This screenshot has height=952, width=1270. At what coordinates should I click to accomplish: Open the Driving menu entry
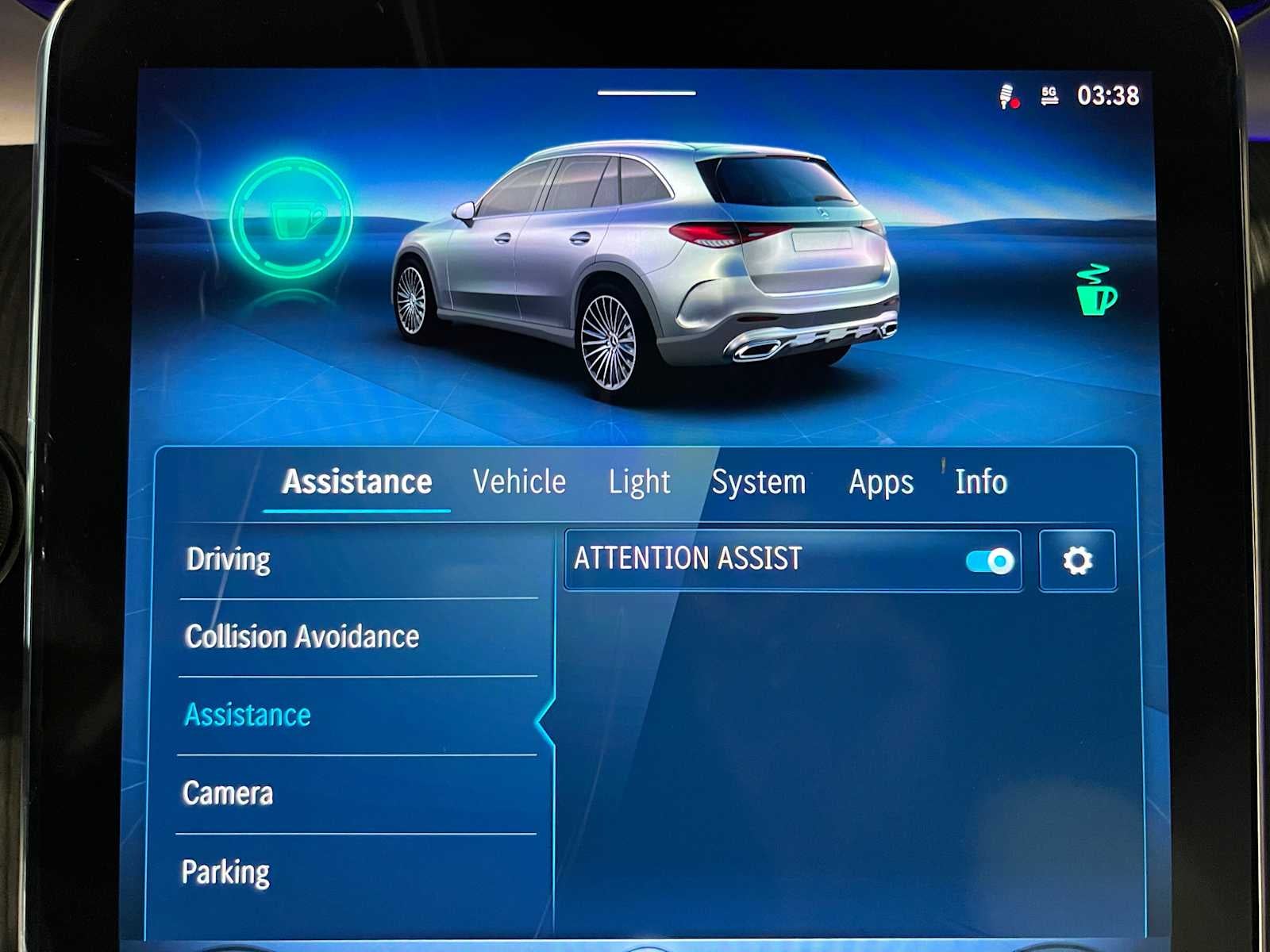[229, 559]
